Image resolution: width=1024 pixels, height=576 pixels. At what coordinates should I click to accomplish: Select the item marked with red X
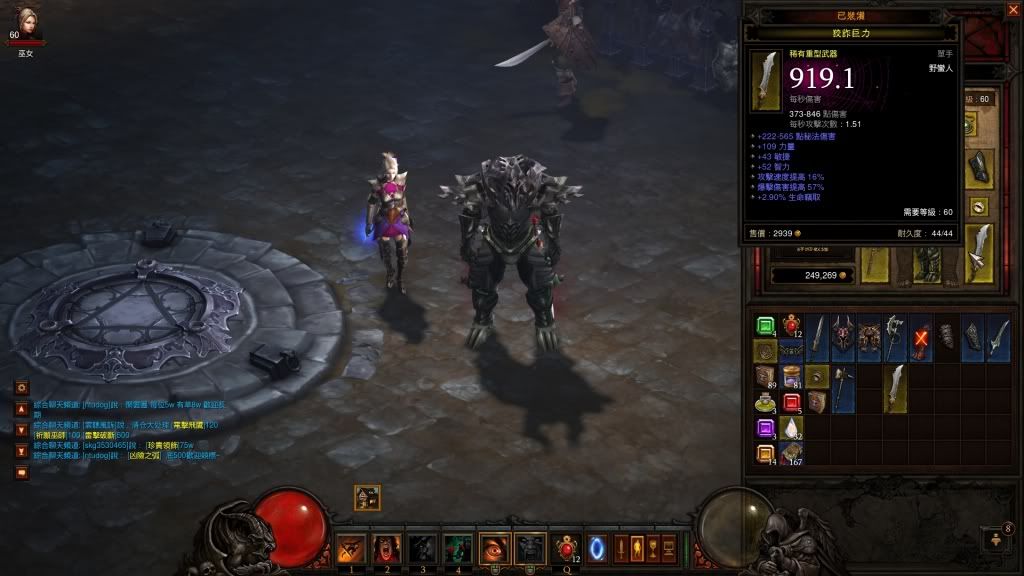(x=920, y=338)
